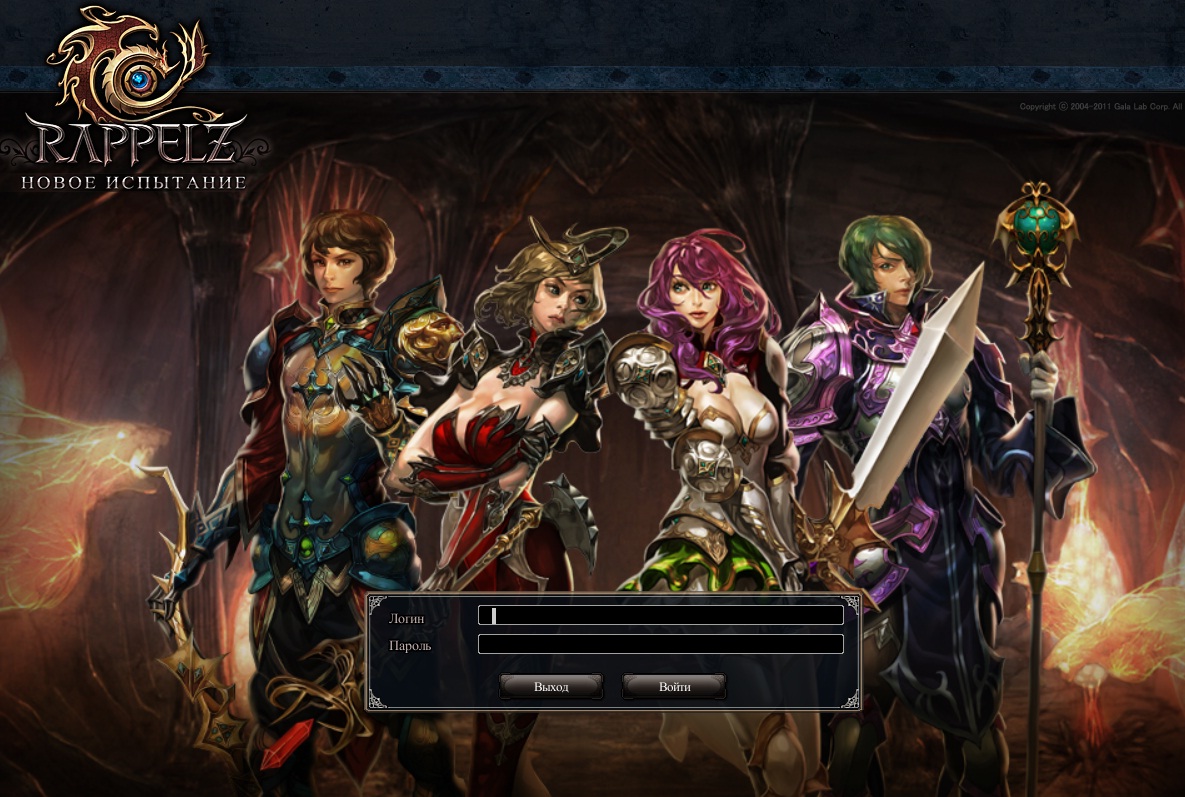The height and width of the screenshot is (797, 1185).
Task: Click the Логин input field
Action: (660, 616)
